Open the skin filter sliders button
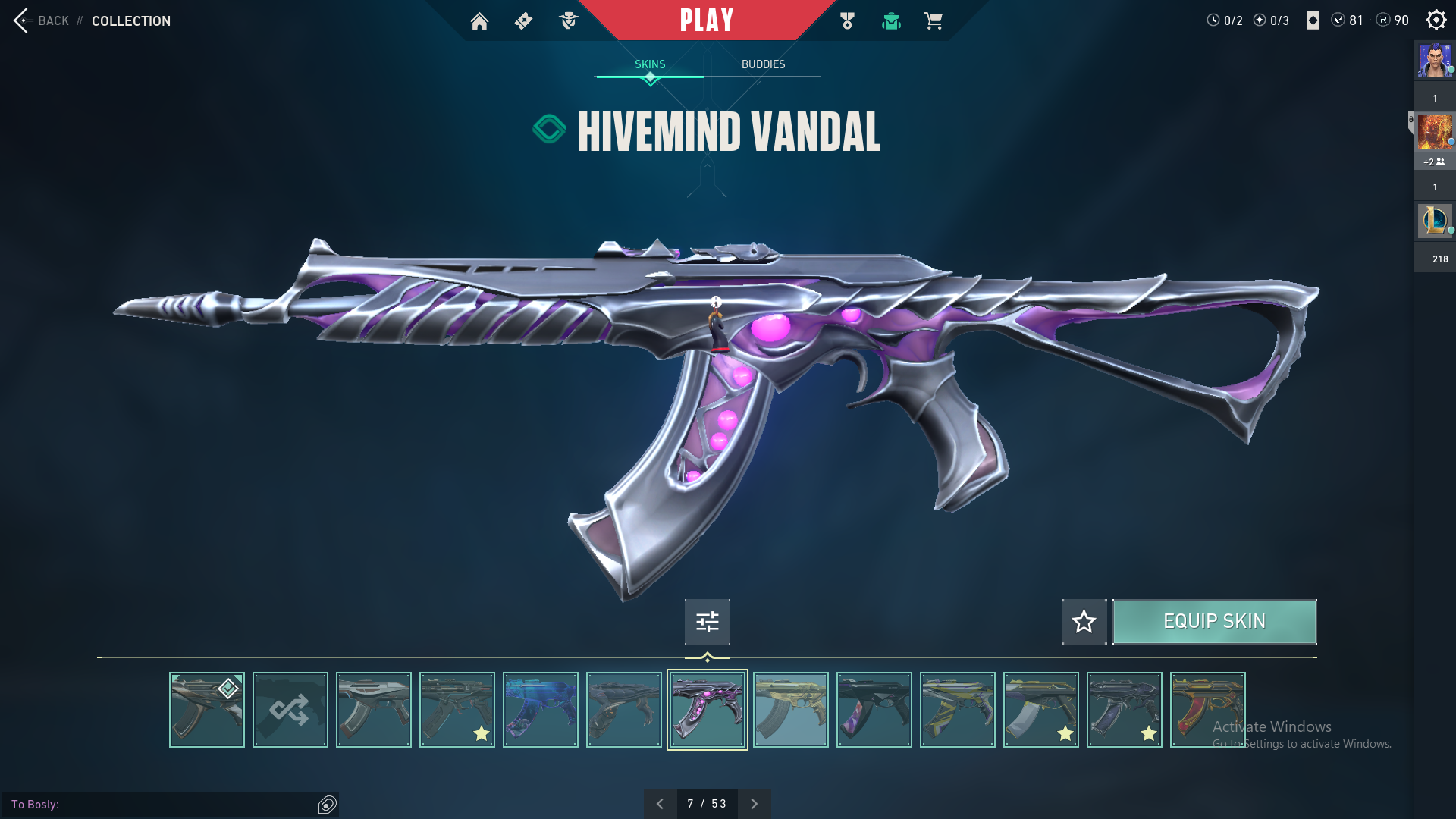1456x819 pixels. (x=707, y=622)
